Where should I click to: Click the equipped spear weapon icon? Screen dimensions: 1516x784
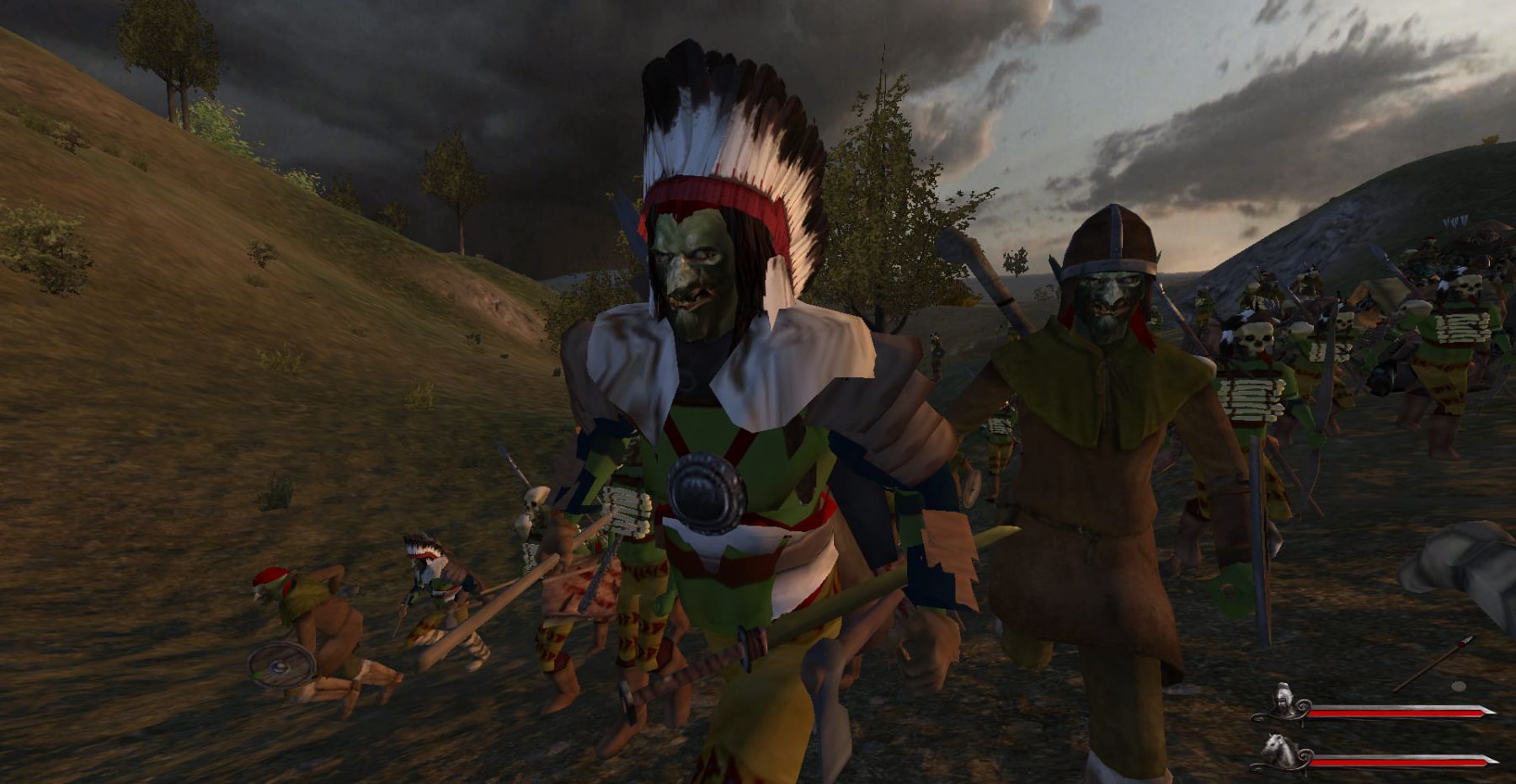point(1433,664)
